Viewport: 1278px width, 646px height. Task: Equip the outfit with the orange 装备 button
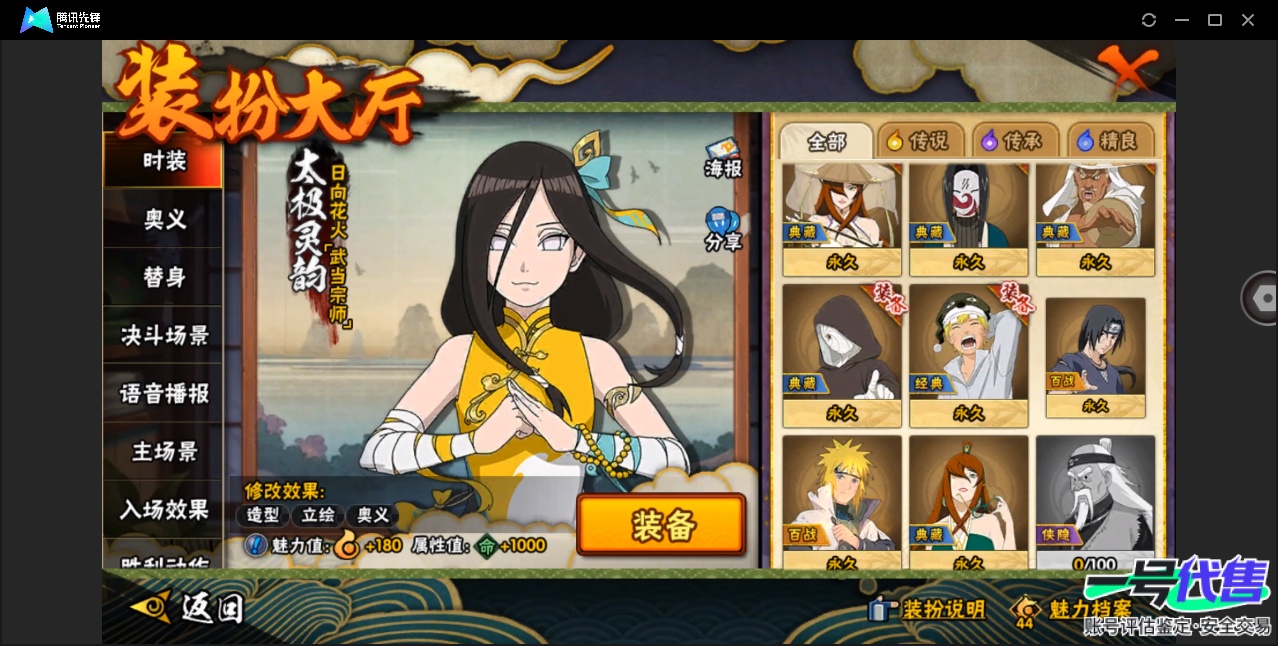(661, 525)
